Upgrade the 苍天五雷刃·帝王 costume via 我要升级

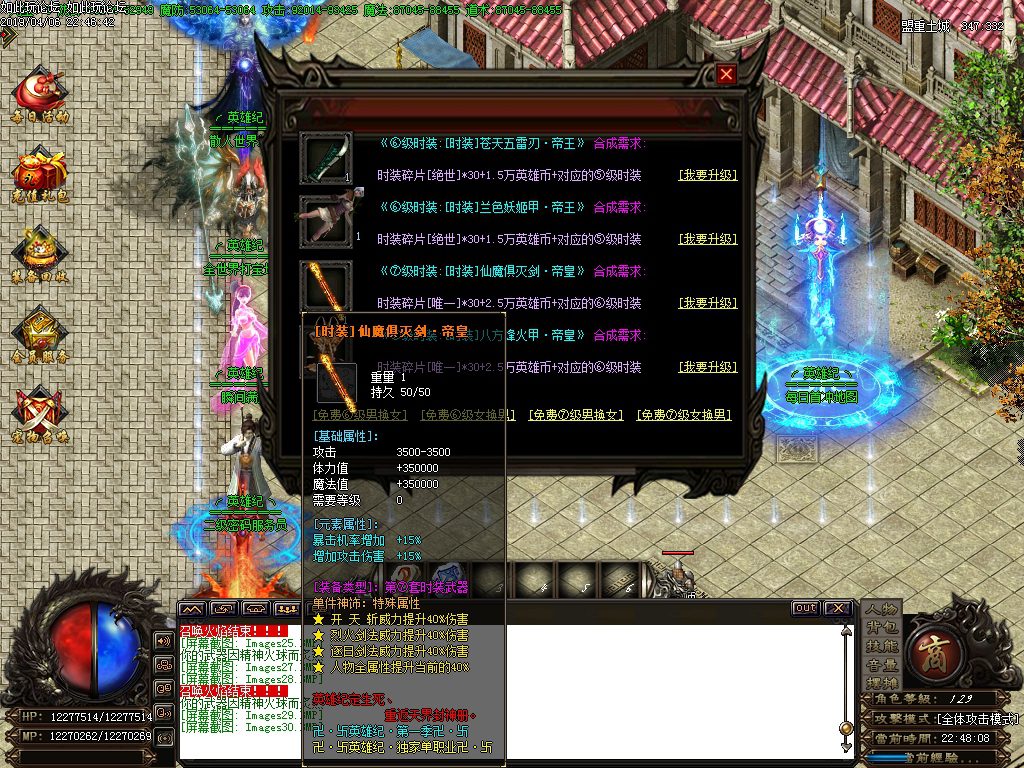pyautogui.click(x=707, y=175)
